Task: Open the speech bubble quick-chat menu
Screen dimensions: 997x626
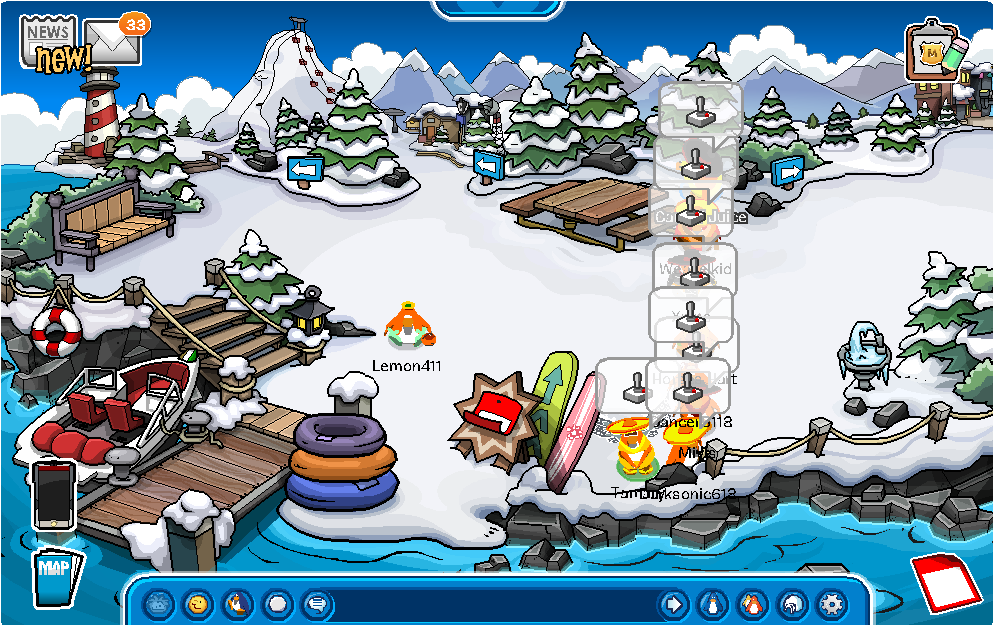Action: click(x=317, y=604)
